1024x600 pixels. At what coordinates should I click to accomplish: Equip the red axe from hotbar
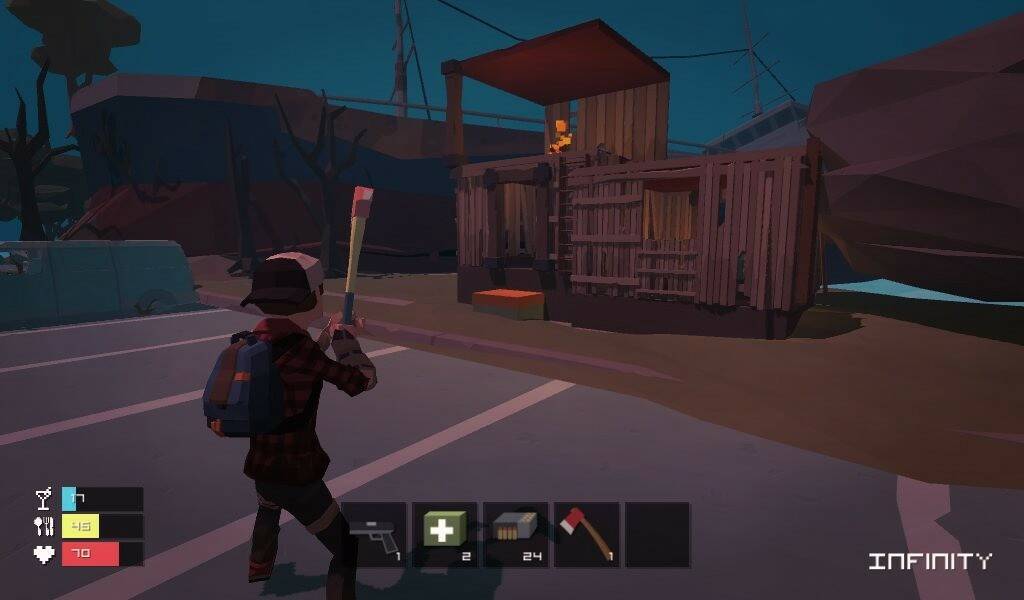click(x=586, y=534)
